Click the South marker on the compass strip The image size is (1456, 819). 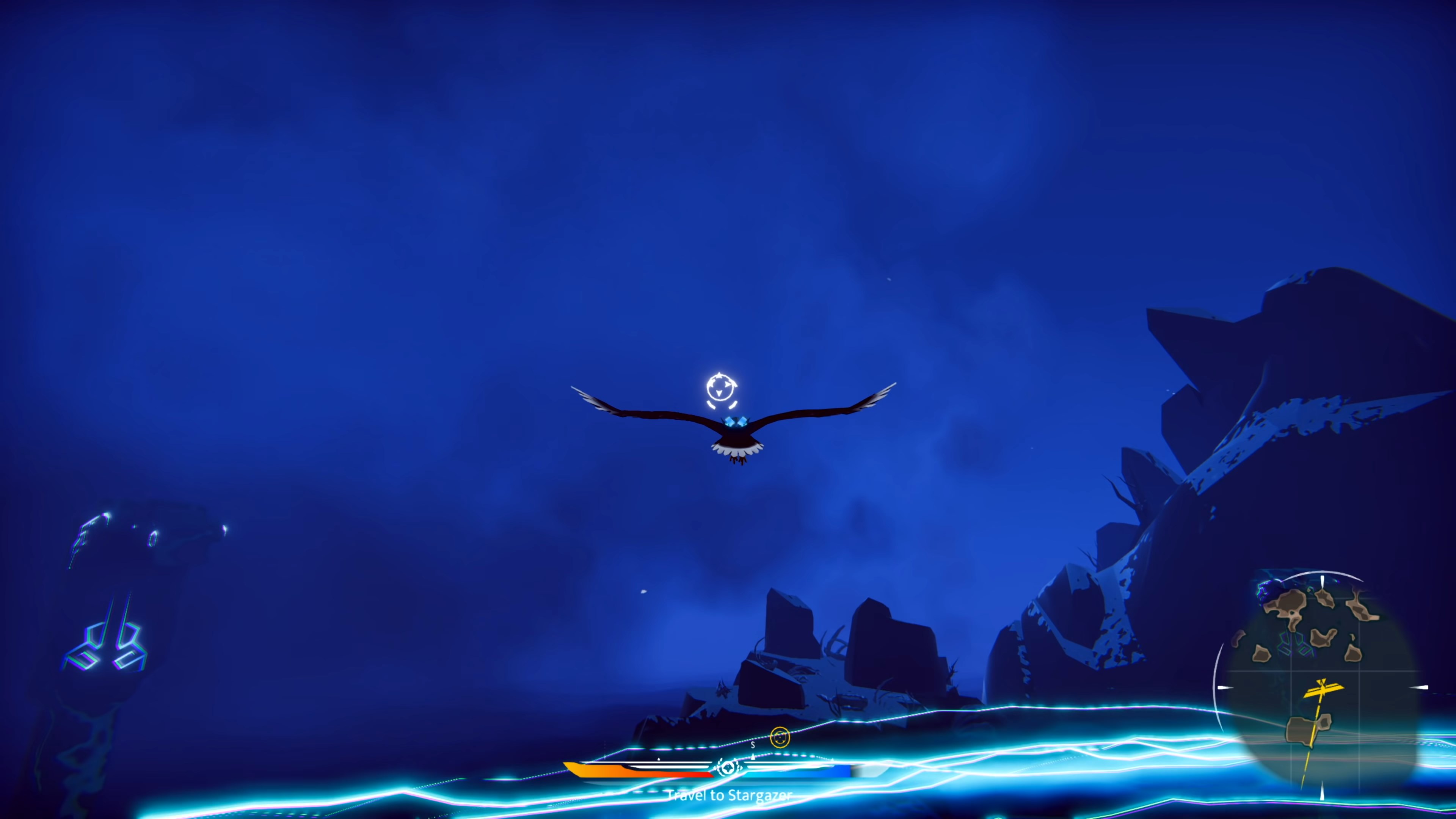tap(753, 745)
